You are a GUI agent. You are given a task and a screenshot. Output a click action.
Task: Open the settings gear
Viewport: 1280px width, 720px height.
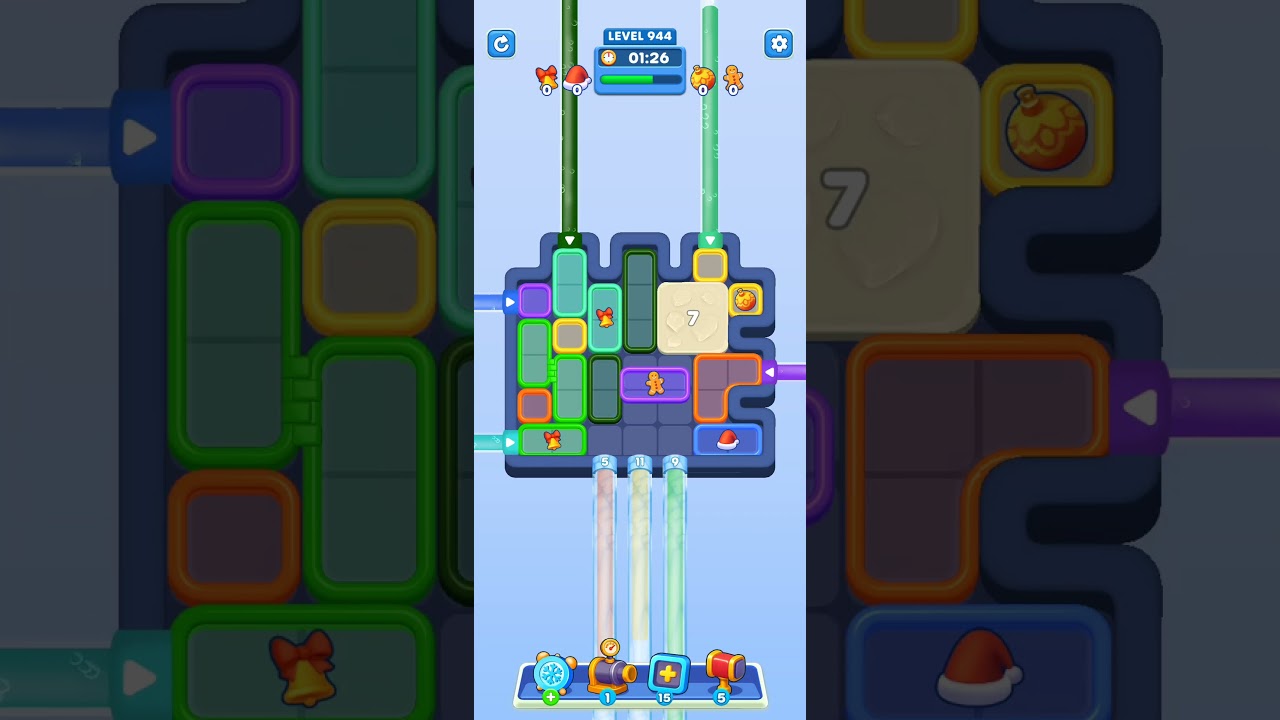pos(778,44)
